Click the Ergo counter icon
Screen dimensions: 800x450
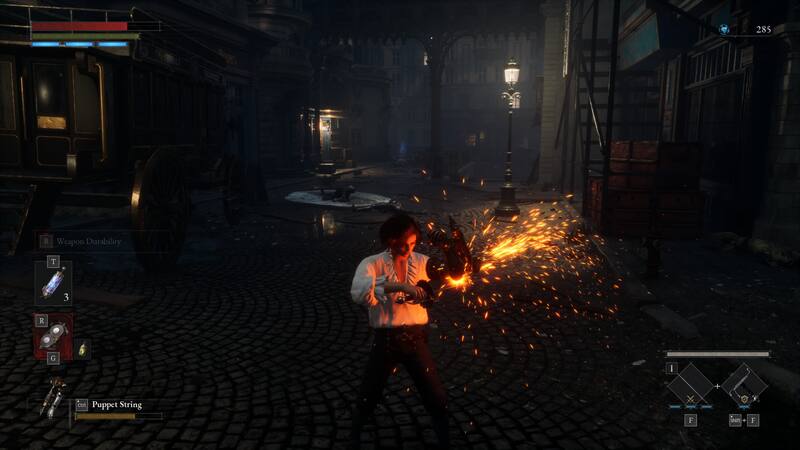724,30
